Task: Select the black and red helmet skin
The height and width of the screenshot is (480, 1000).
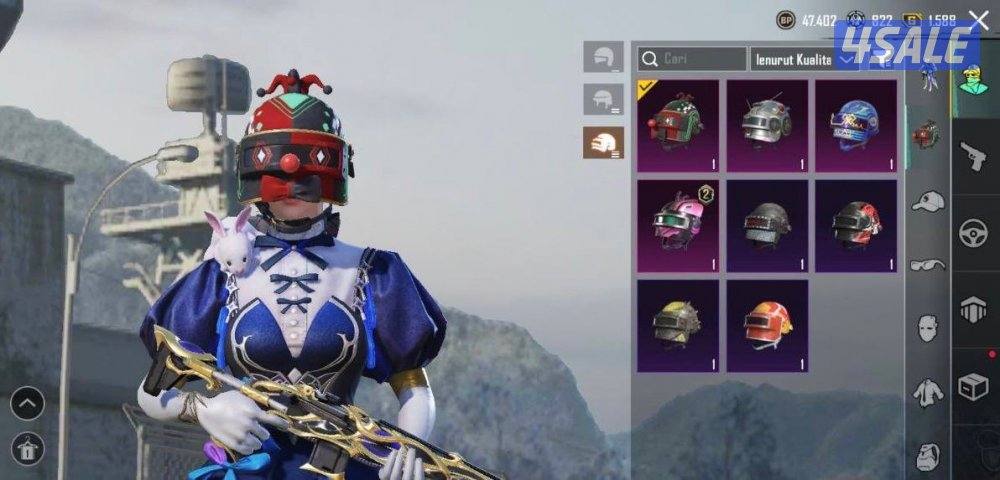Action: pos(855,225)
